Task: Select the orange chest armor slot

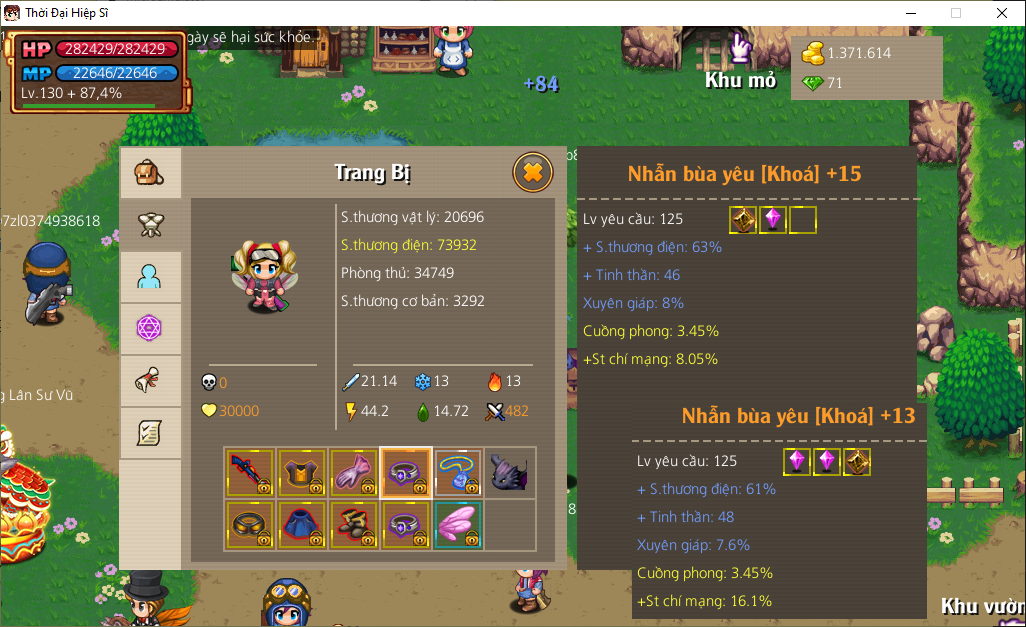Action: 302,473
